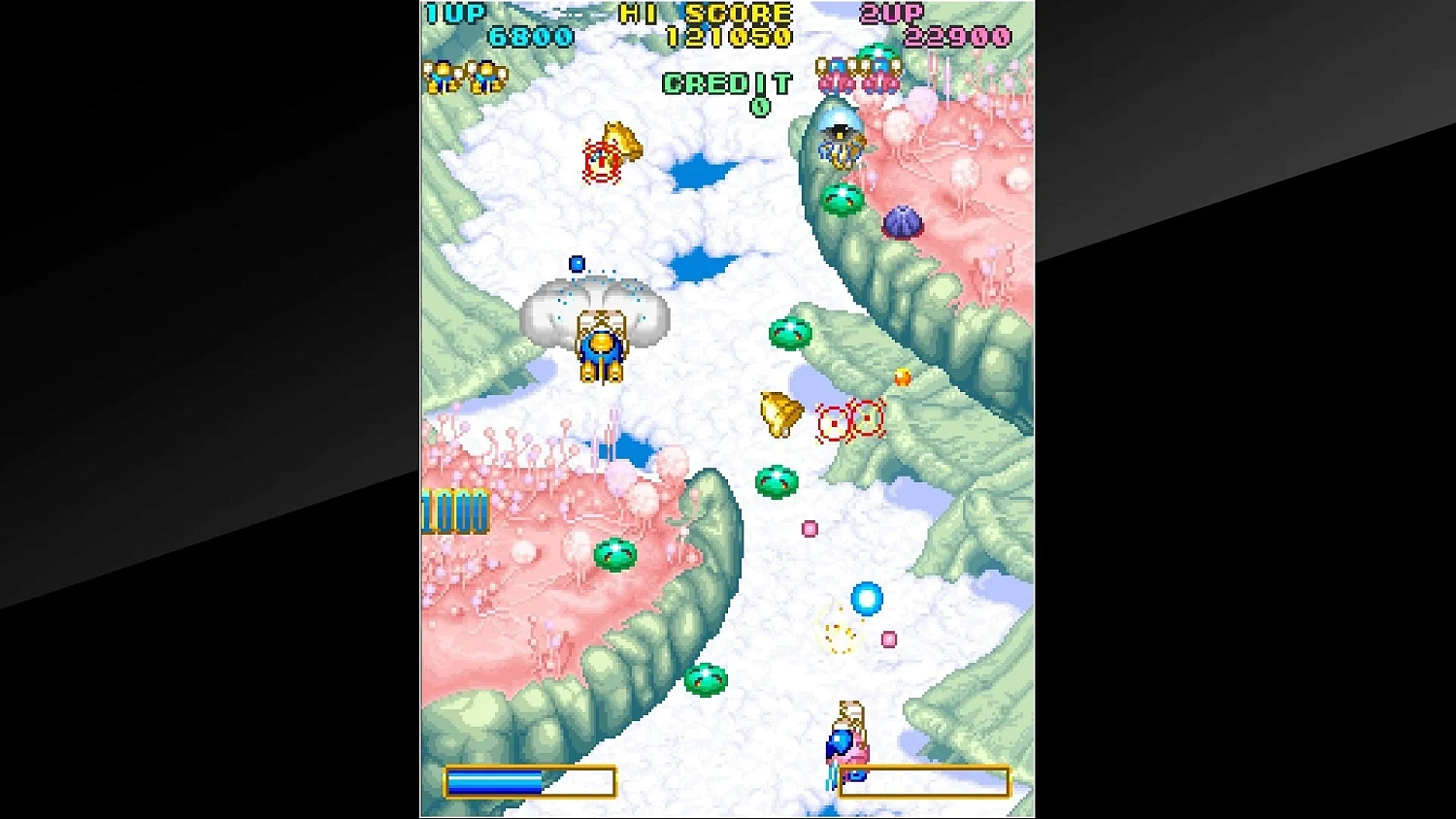Click the spinning bell near the top of screen

612,150
